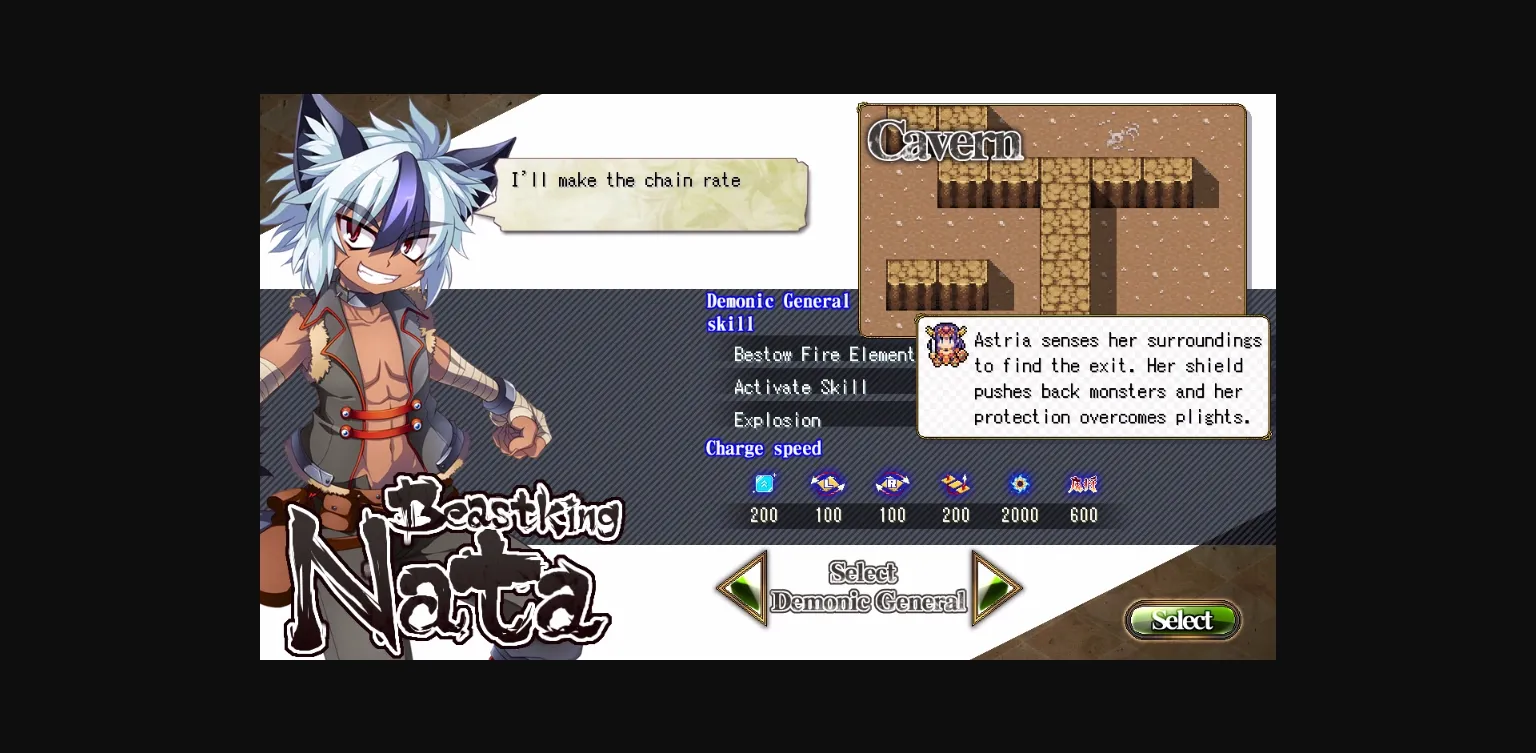
Task: Click the blue star orb charge icon
Action: pos(1020,484)
